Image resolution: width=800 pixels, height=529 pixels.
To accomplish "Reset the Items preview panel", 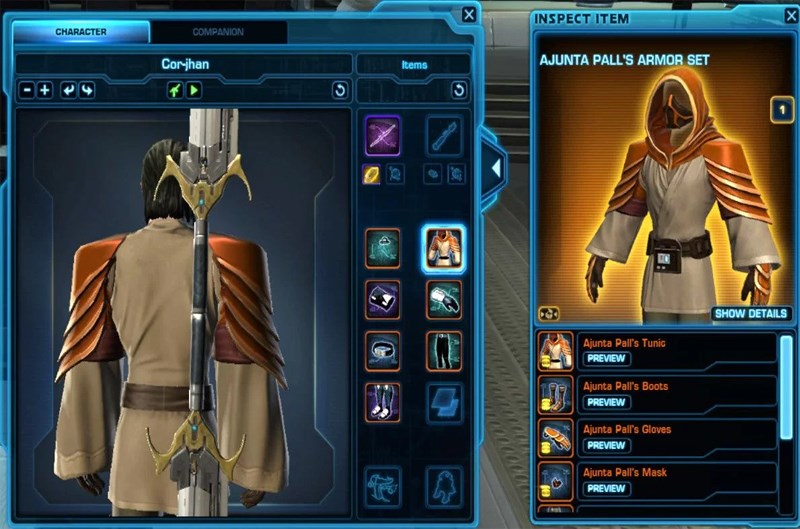I will [459, 91].
